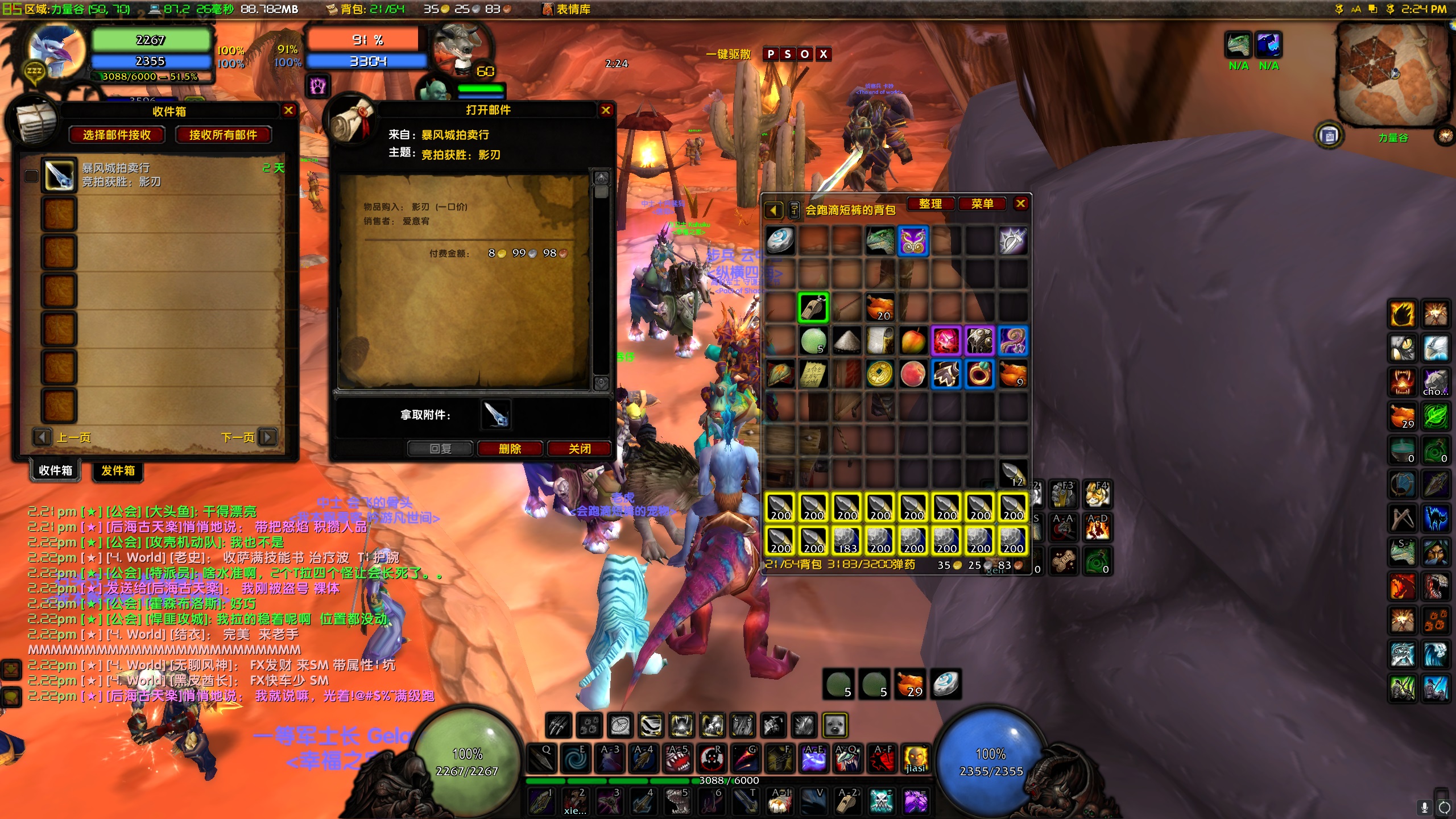Select the gold coin item in bag

(x=880, y=374)
